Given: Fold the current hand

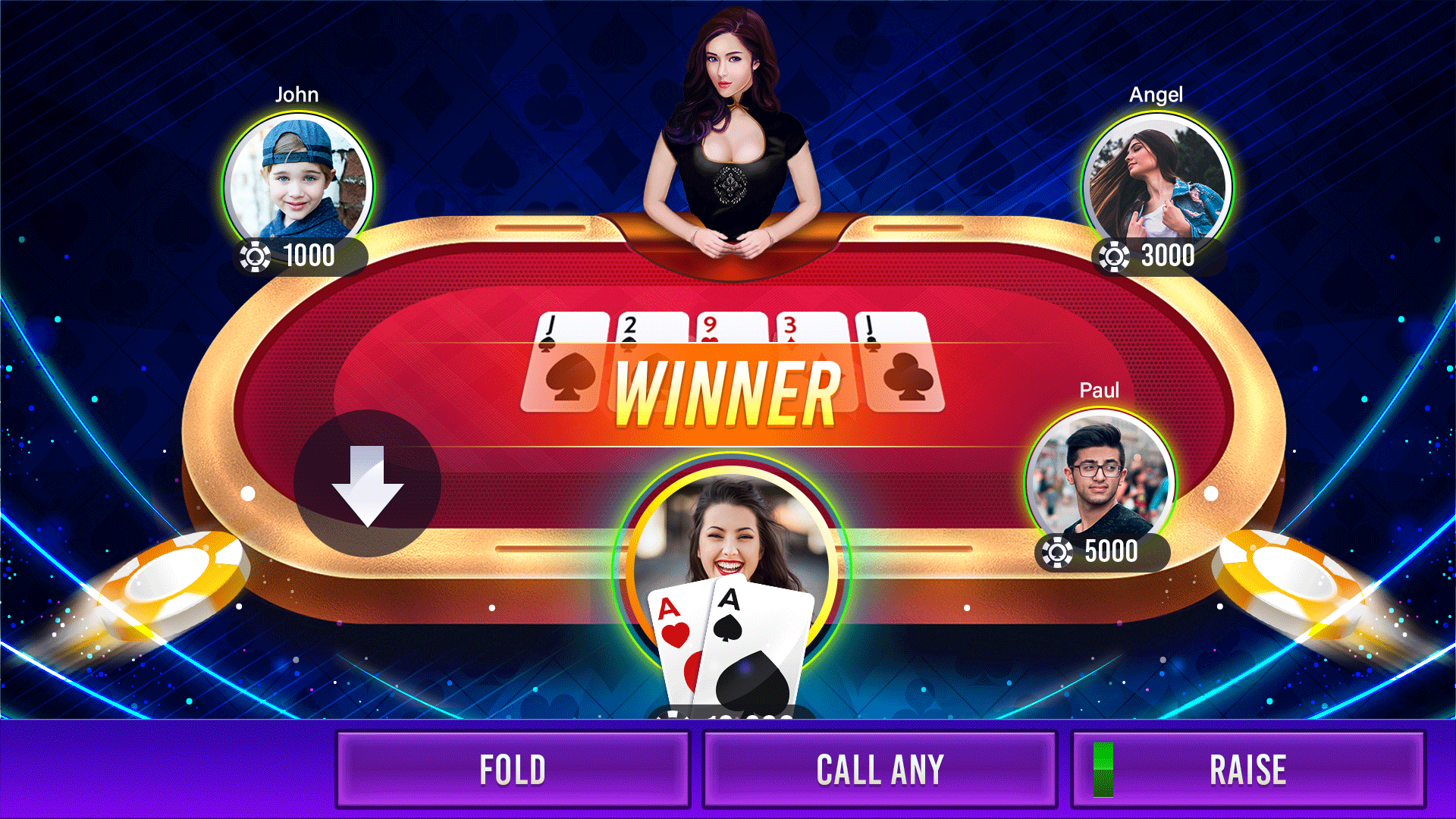Looking at the screenshot, I should [513, 770].
